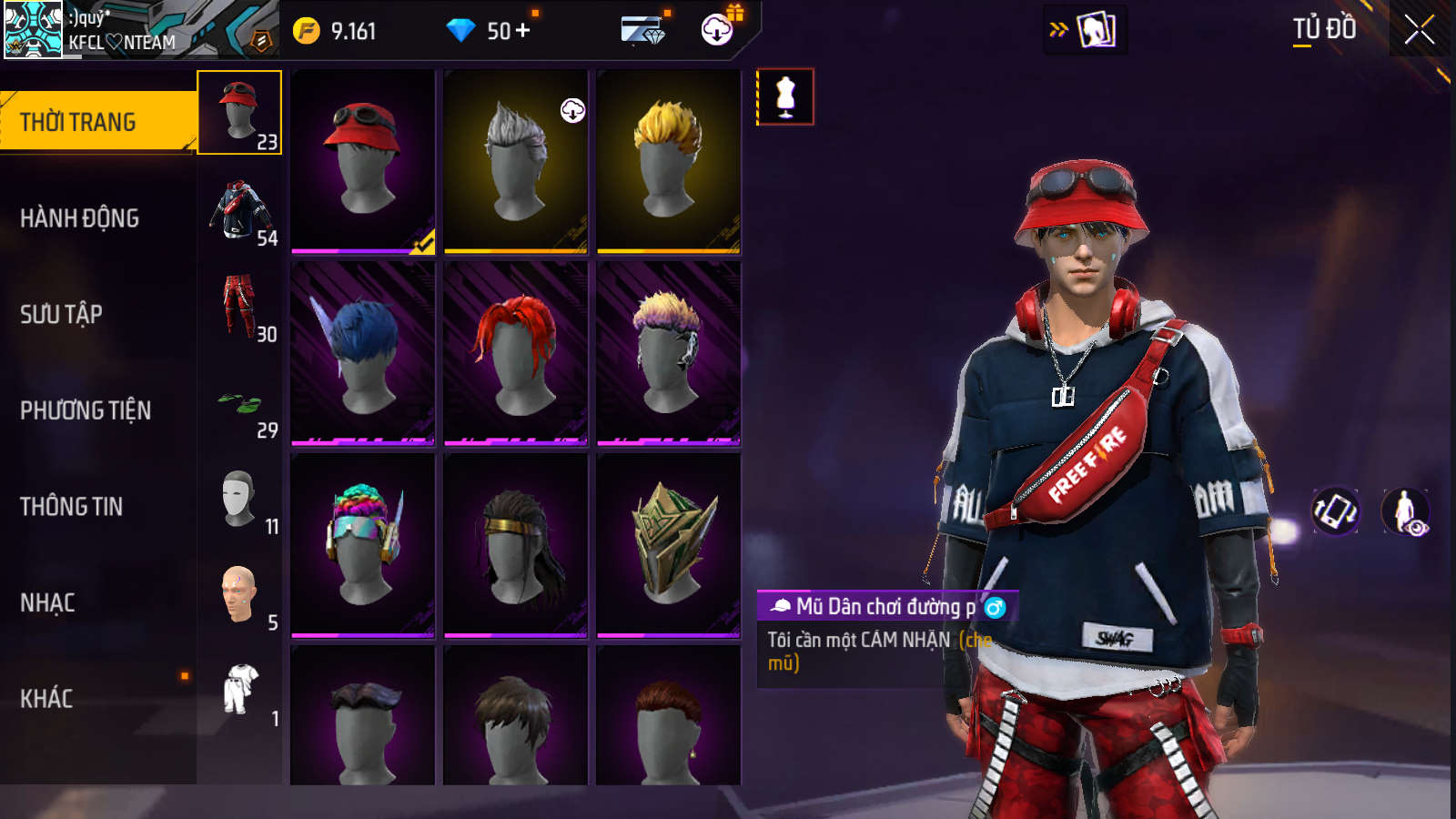
Task: Pick the golden yellow hairstyle
Action: tap(669, 161)
